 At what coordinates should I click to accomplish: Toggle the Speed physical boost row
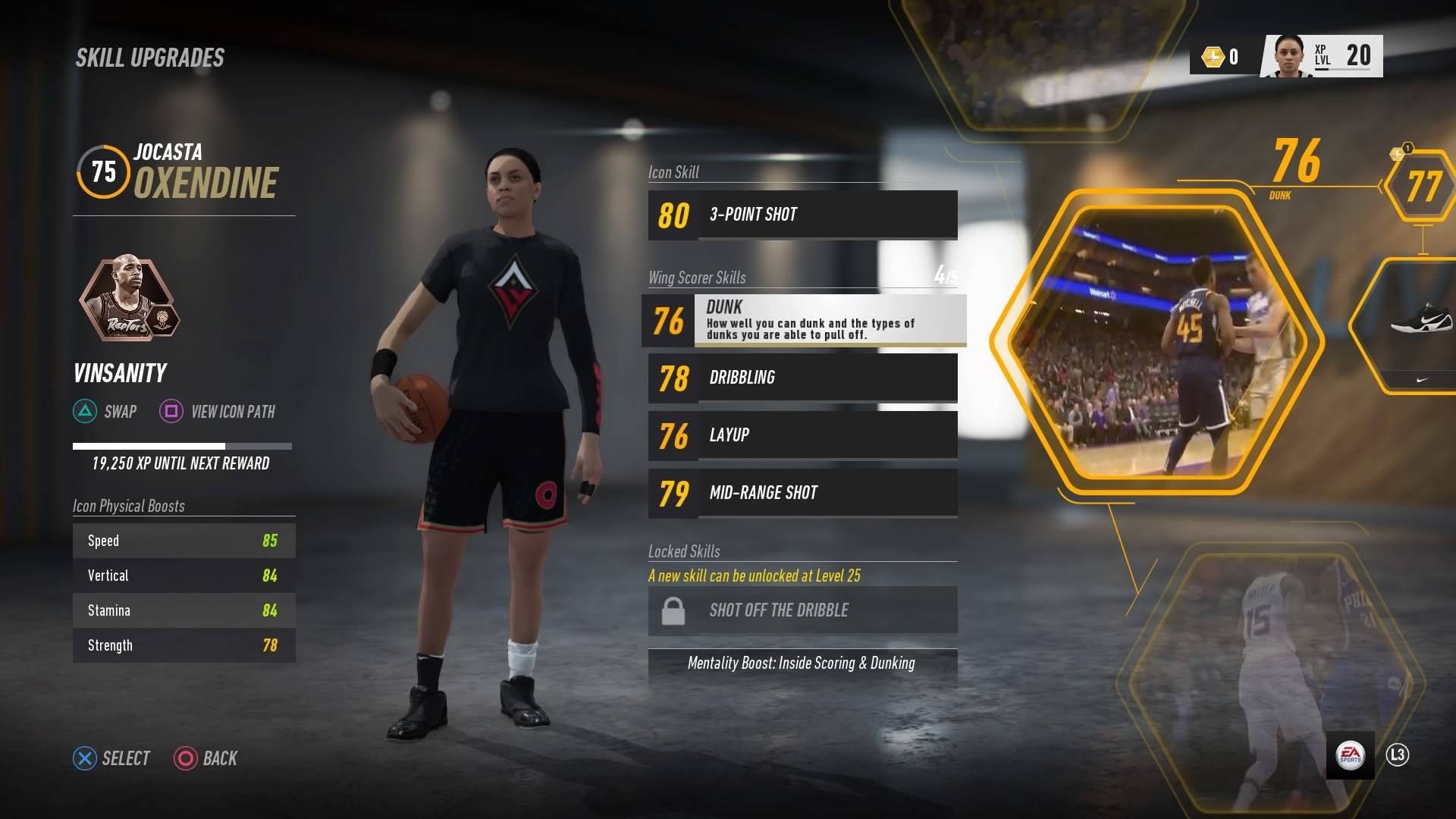[184, 541]
